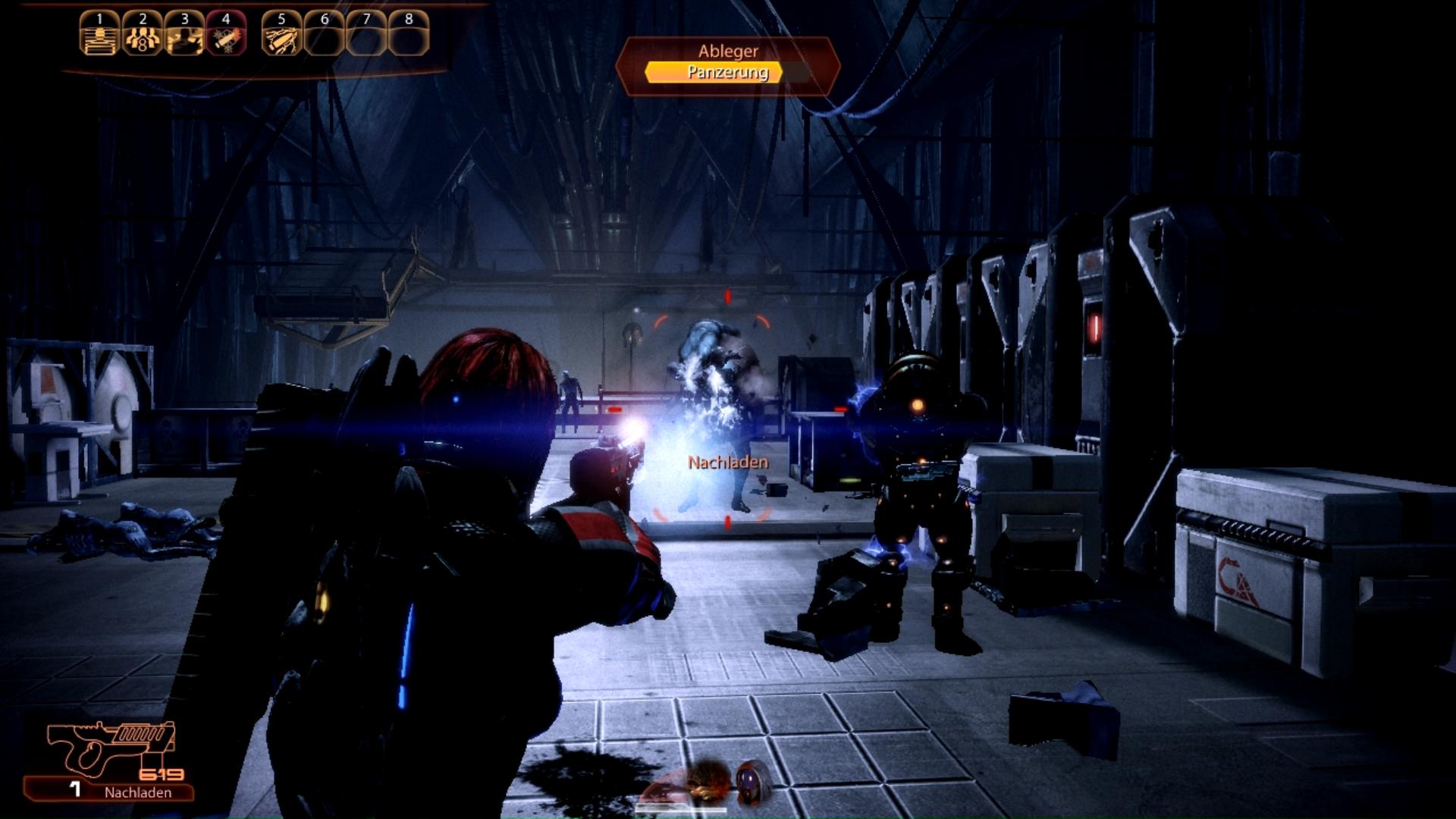The height and width of the screenshot is (819, 1456).
Task: Activate the disruptor ammo power in slot 5
Action: click(282, 35)
